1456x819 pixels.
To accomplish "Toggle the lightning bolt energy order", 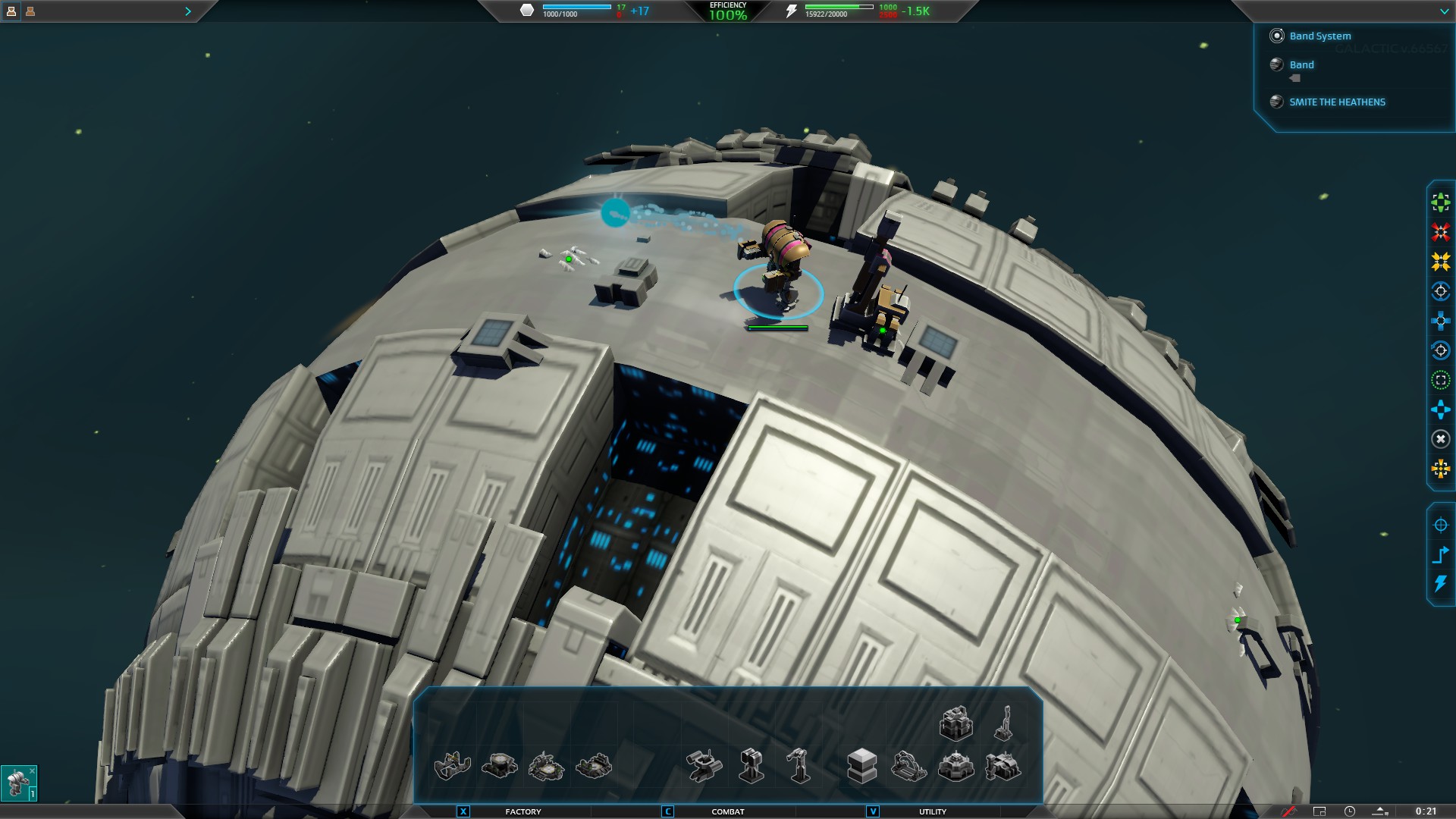I will [1440, 584].
